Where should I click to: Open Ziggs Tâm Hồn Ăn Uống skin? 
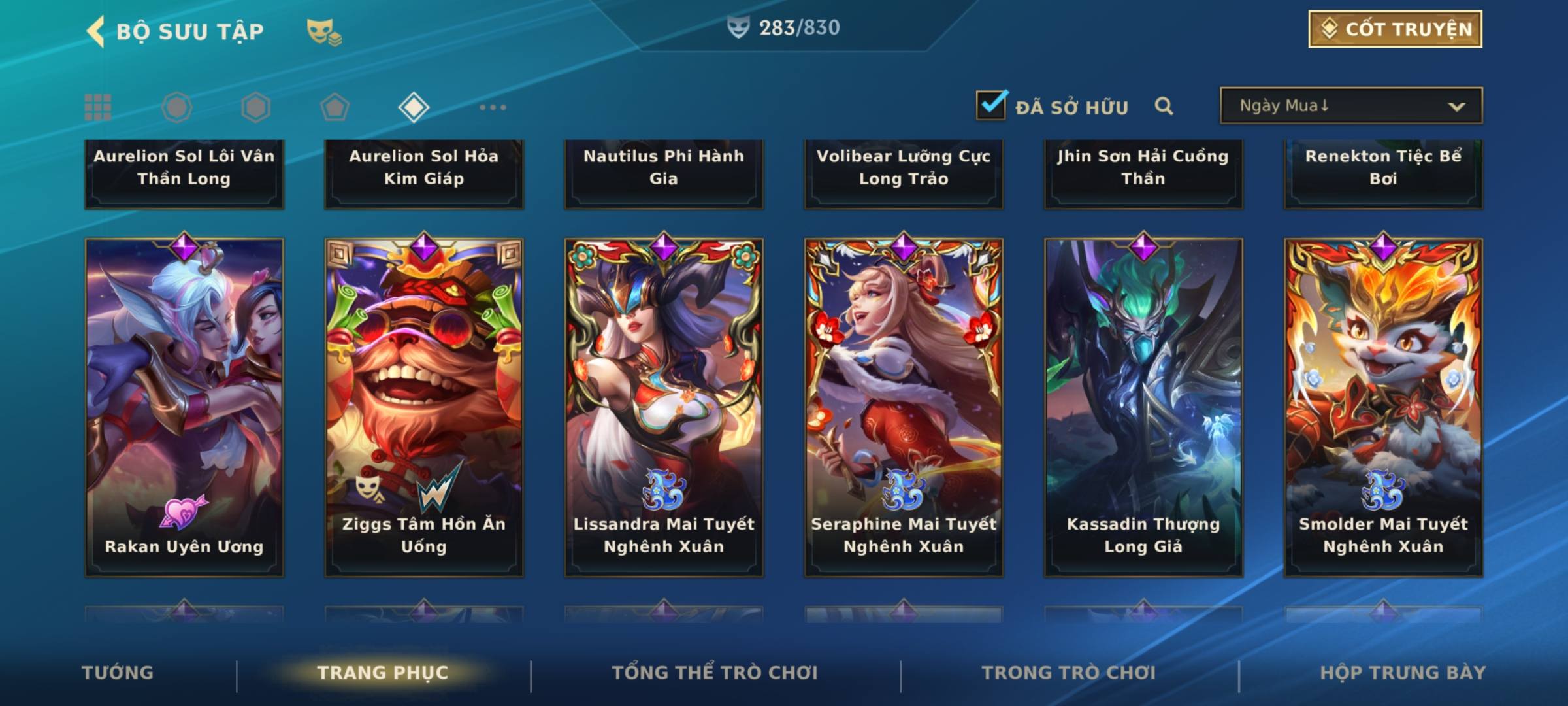tap(424, 407)
